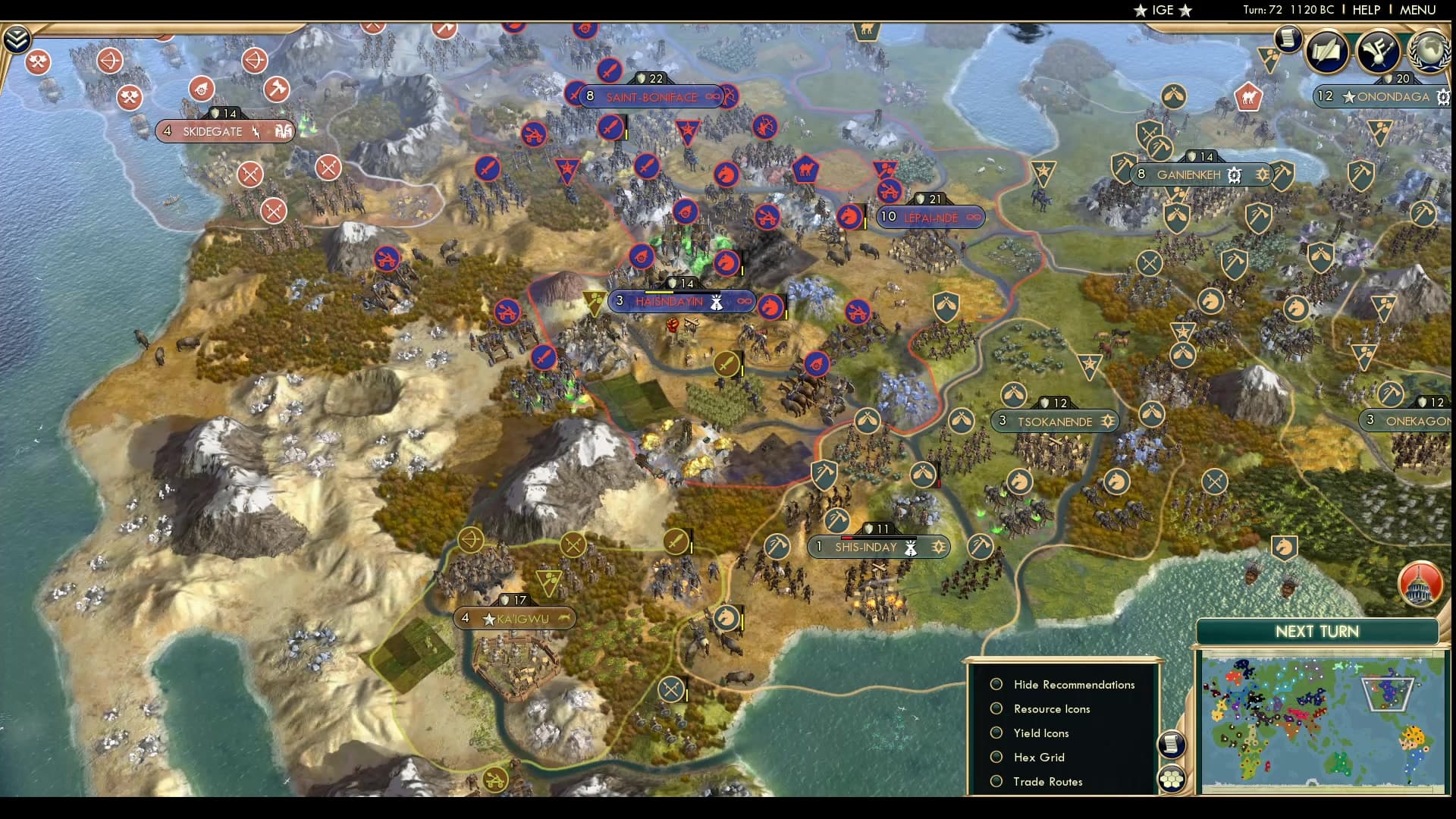Click Saint-Boniface's connected city chain icon

[711, 96]
